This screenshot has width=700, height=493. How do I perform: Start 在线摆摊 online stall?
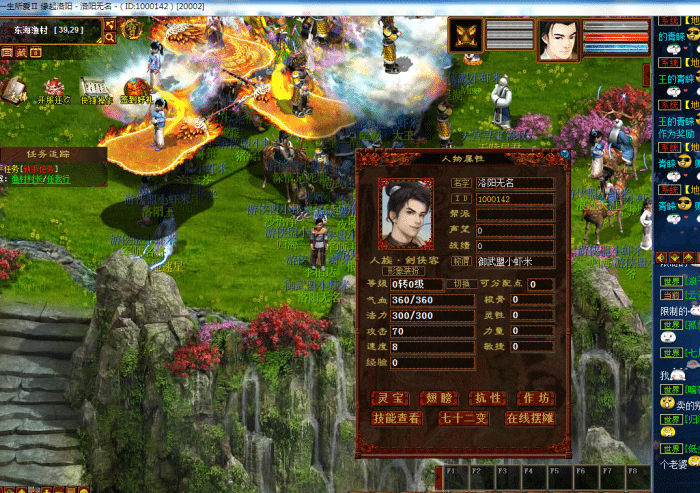pyautogui.click(x=529, y=418)
